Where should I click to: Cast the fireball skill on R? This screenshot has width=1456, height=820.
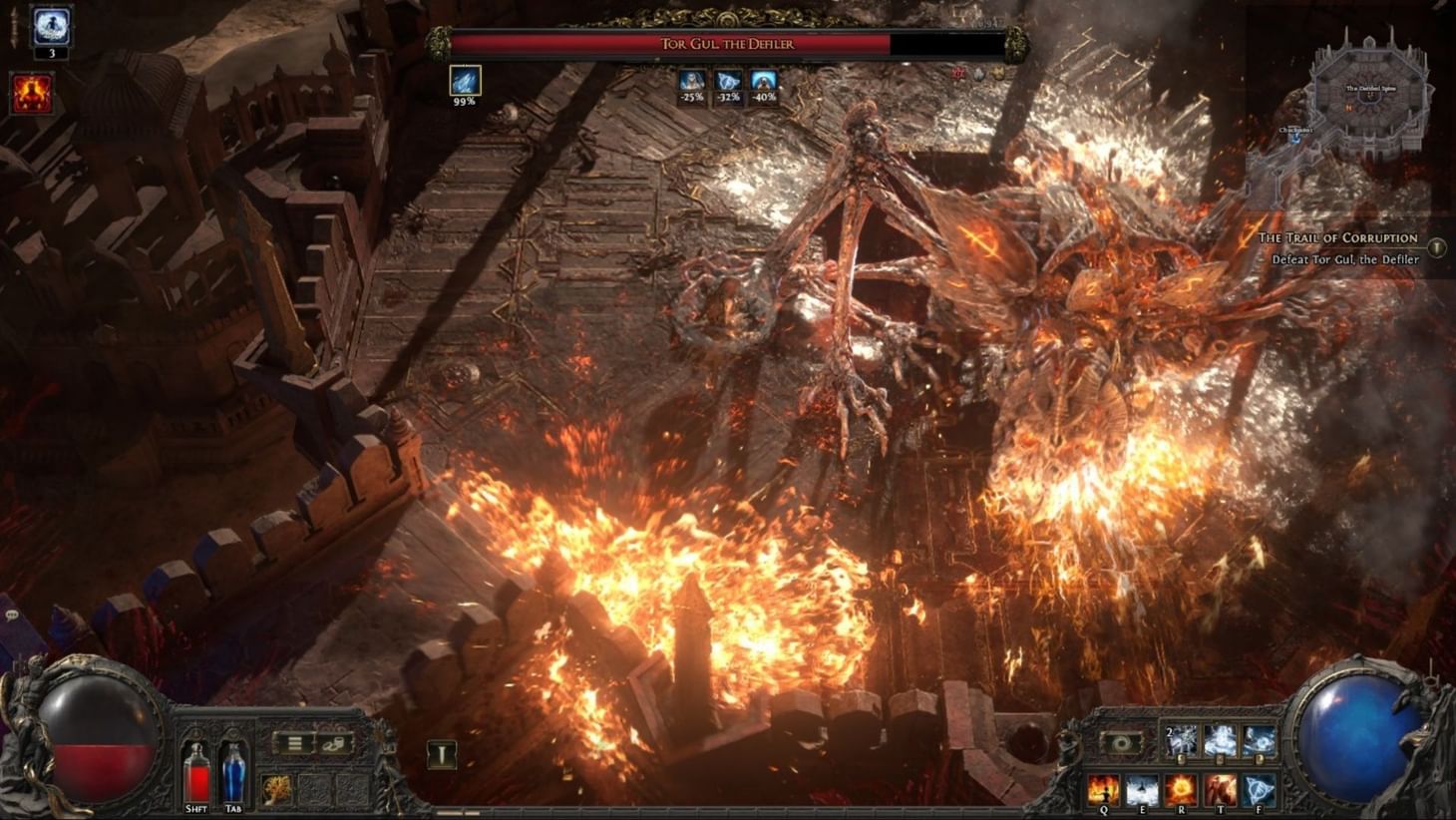(x=1181, y=788)
